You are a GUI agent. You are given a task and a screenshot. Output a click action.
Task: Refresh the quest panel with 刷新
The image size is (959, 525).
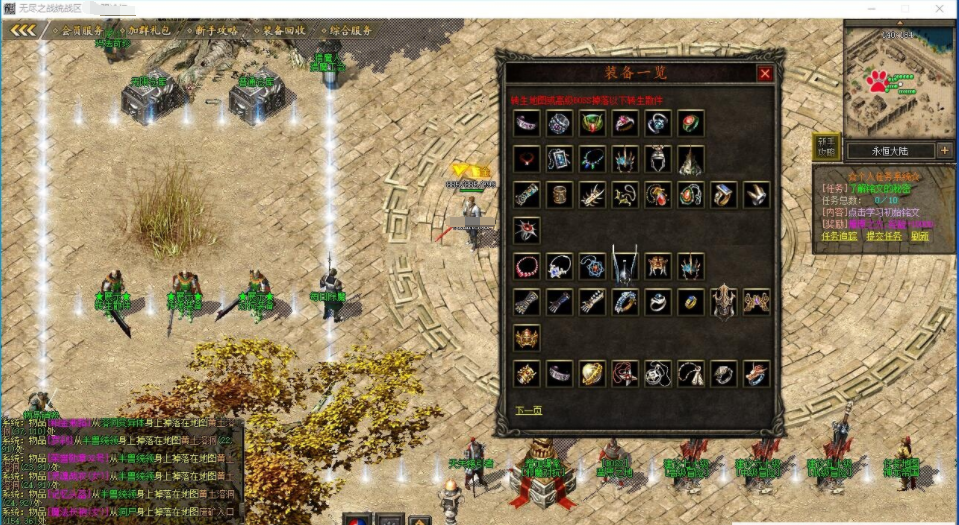coord(919,237)
